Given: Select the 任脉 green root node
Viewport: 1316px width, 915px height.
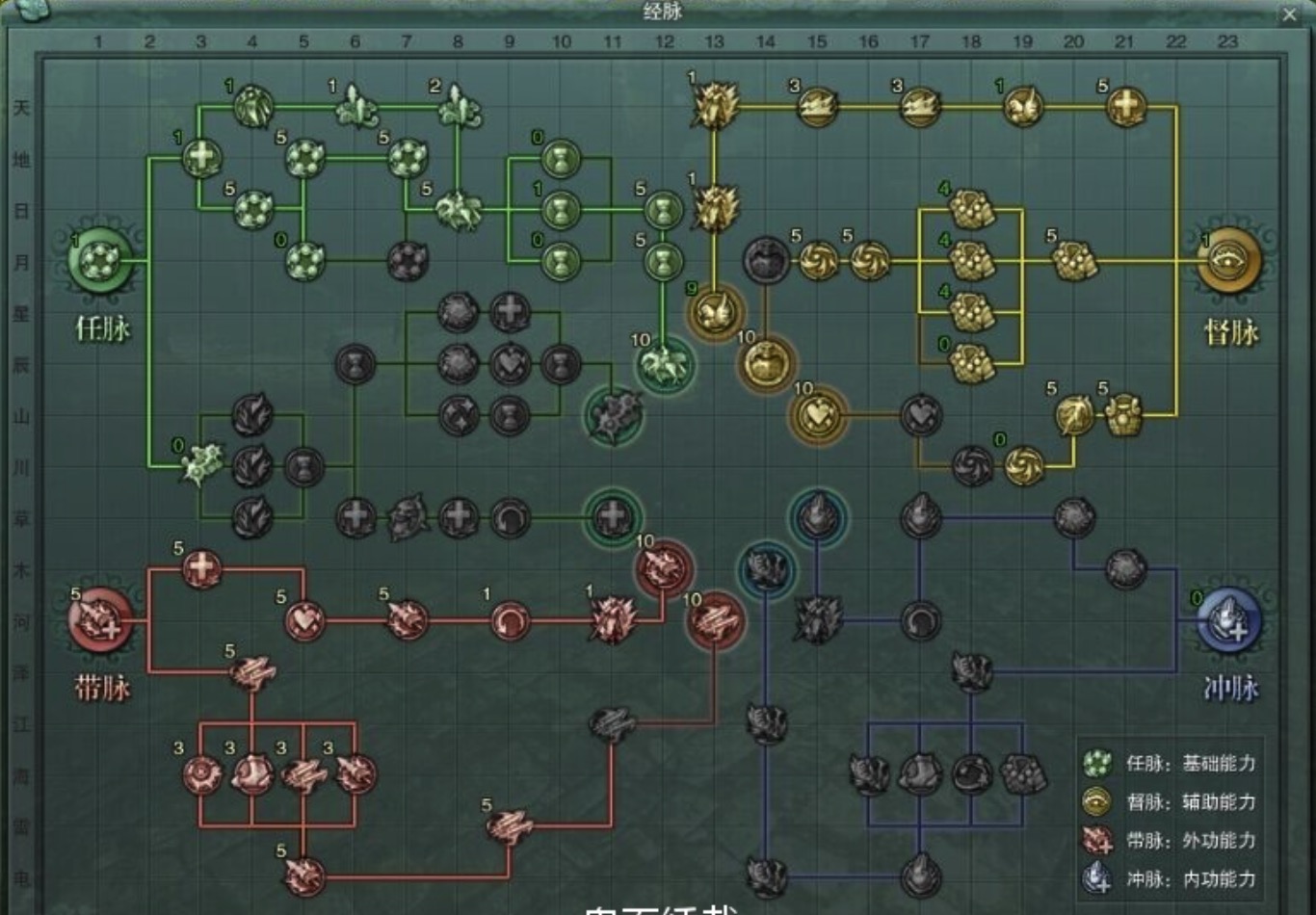Looking at the screenshot, I should pyautogui.click(x=100, y=260).
